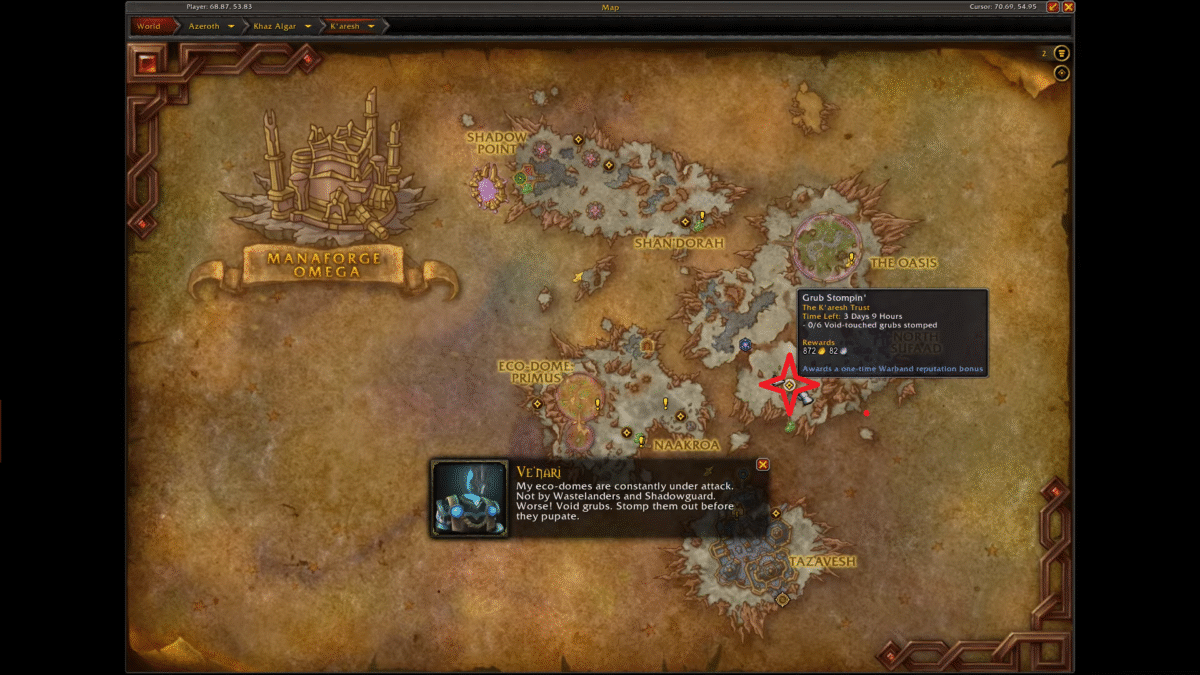Image resolution: width=1200 pixels, height=675 pixels.
Task: Click the purple Shadow Point landmark icon
Action: tap(487, 189)
